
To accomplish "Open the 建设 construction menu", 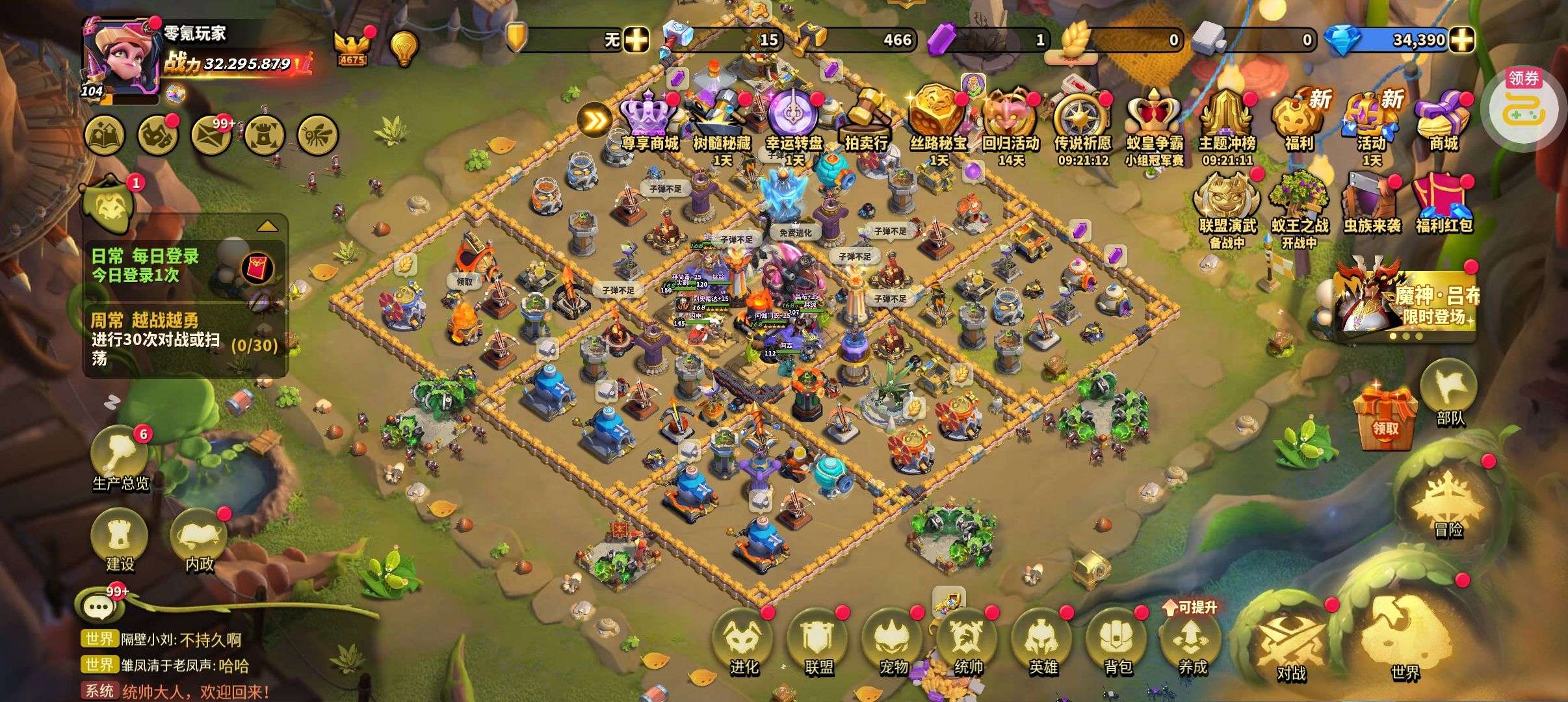I will [x=120, y=541].
